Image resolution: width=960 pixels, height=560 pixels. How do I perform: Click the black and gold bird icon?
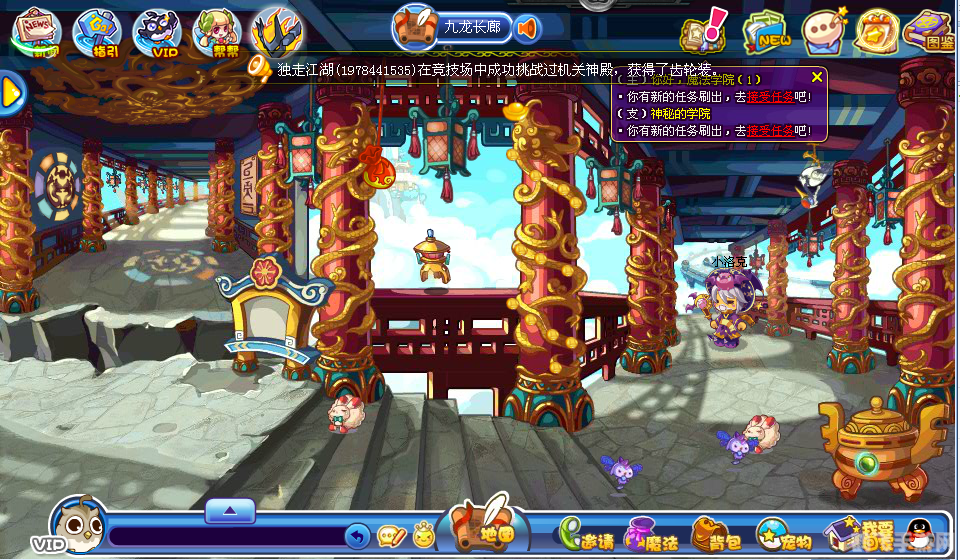tap(277, 30)
